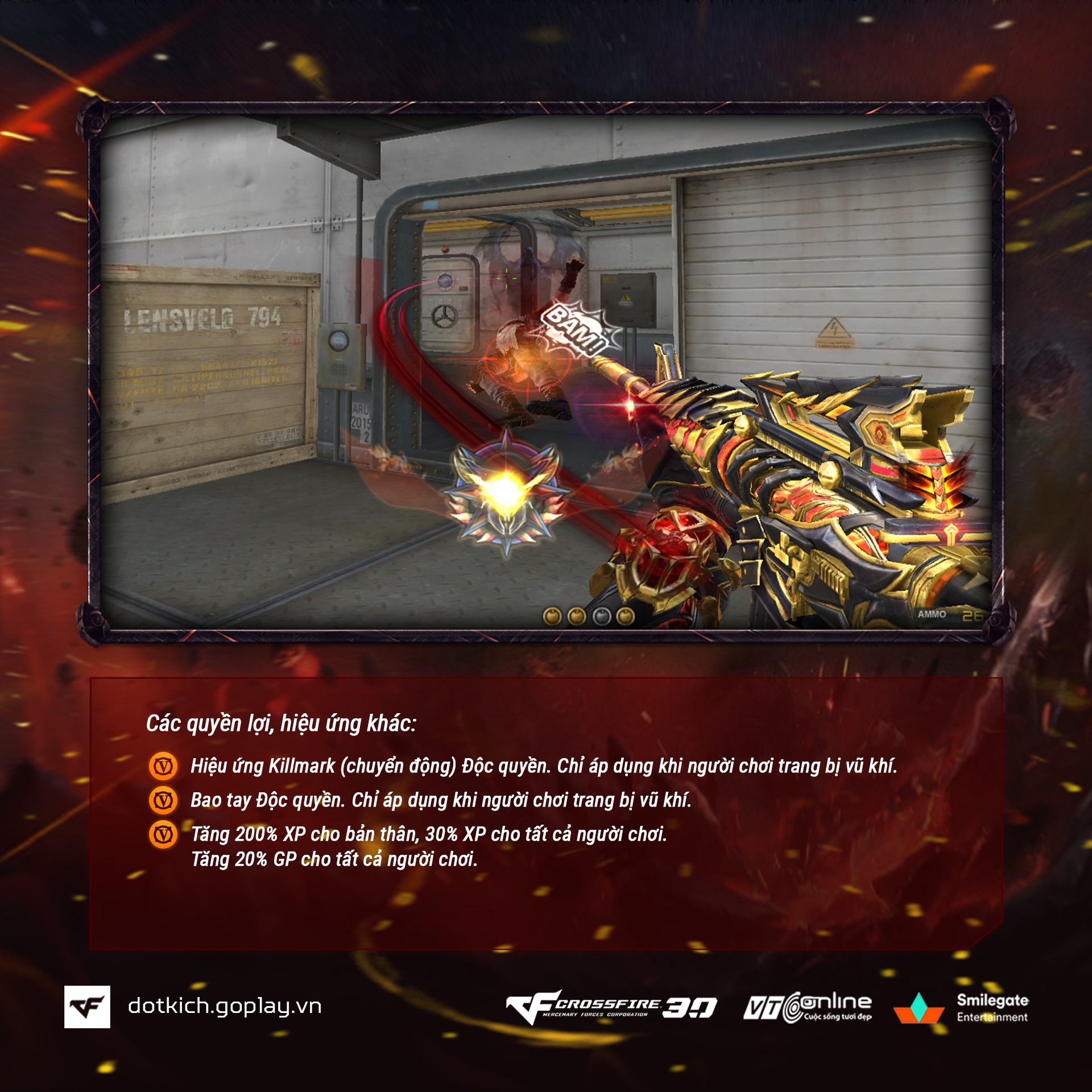Image resolution: width=1092 pixels, height=1092 pixels.
Task: Open the dotkich.goplay.vn website link
Action: point(225,1006)
